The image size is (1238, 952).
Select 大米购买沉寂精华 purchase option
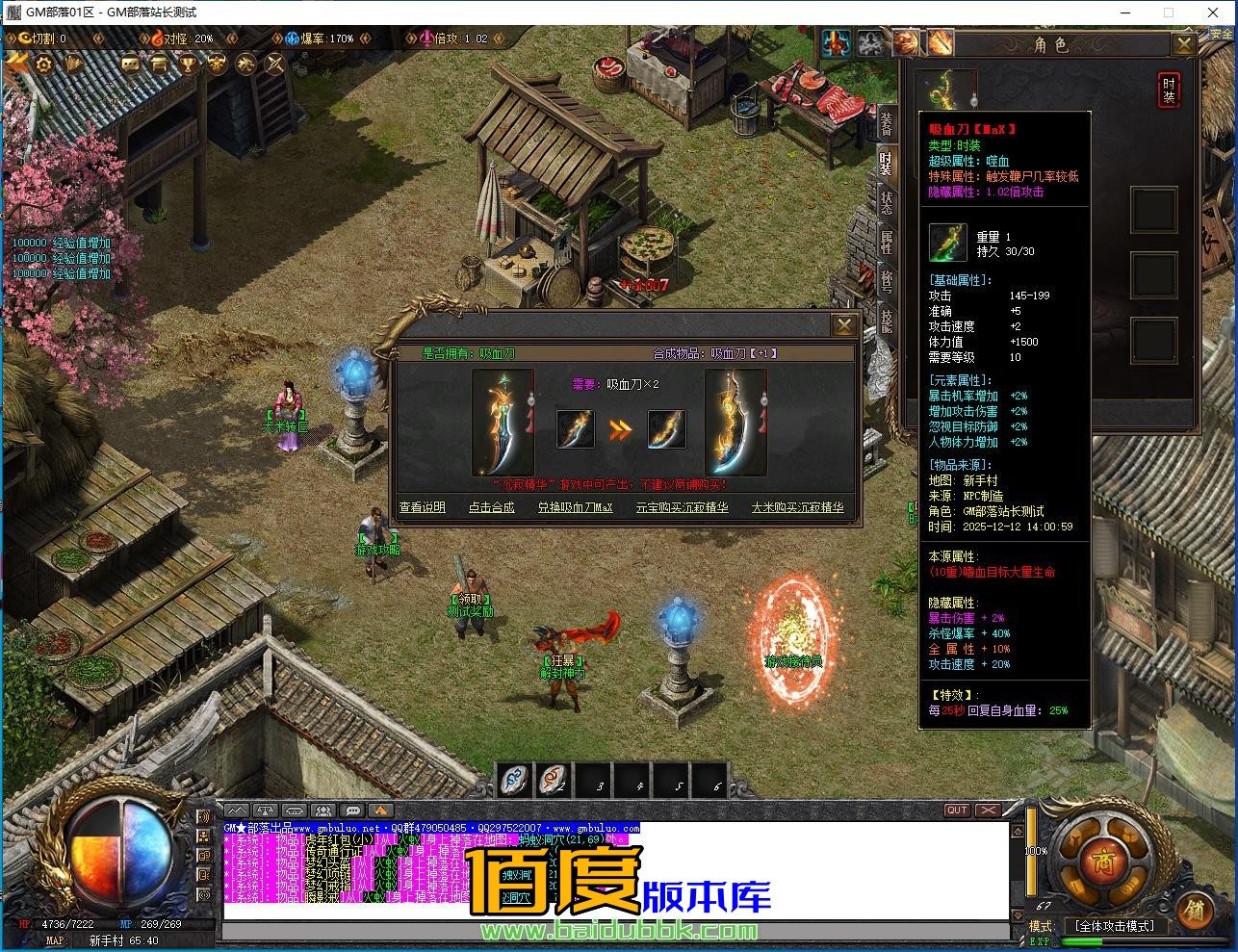tap(797, 507)
